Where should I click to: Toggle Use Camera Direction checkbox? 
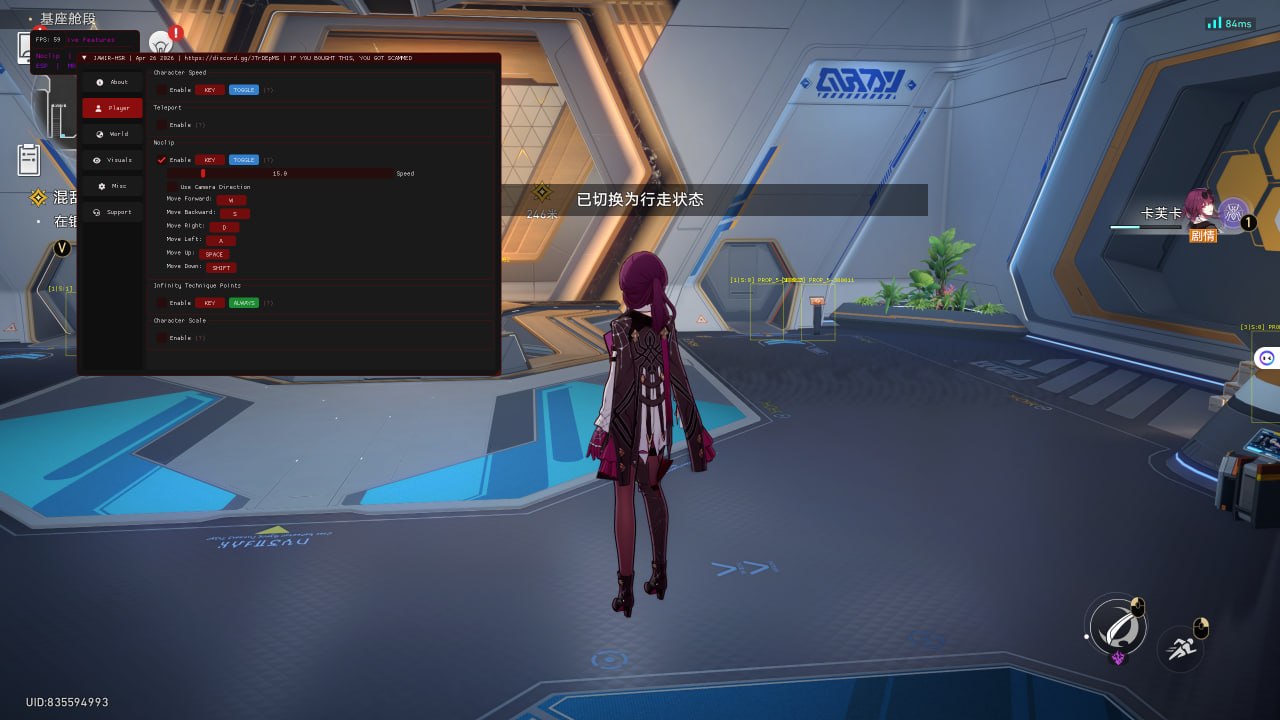pyautogui.click(x=173, y=187)
